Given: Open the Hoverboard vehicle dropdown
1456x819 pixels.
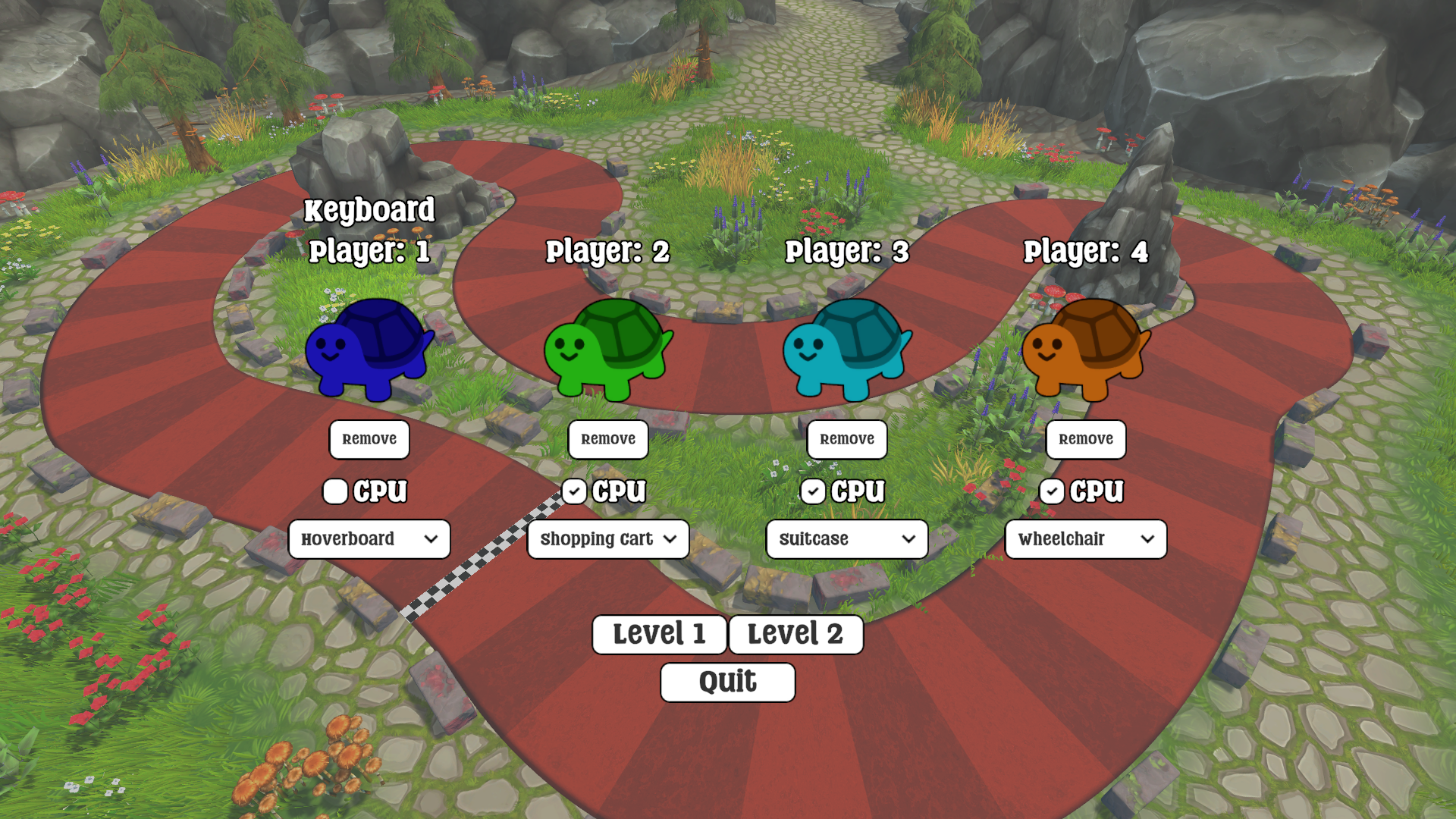Looking at the screenshot, I should (x=369, y=539).
